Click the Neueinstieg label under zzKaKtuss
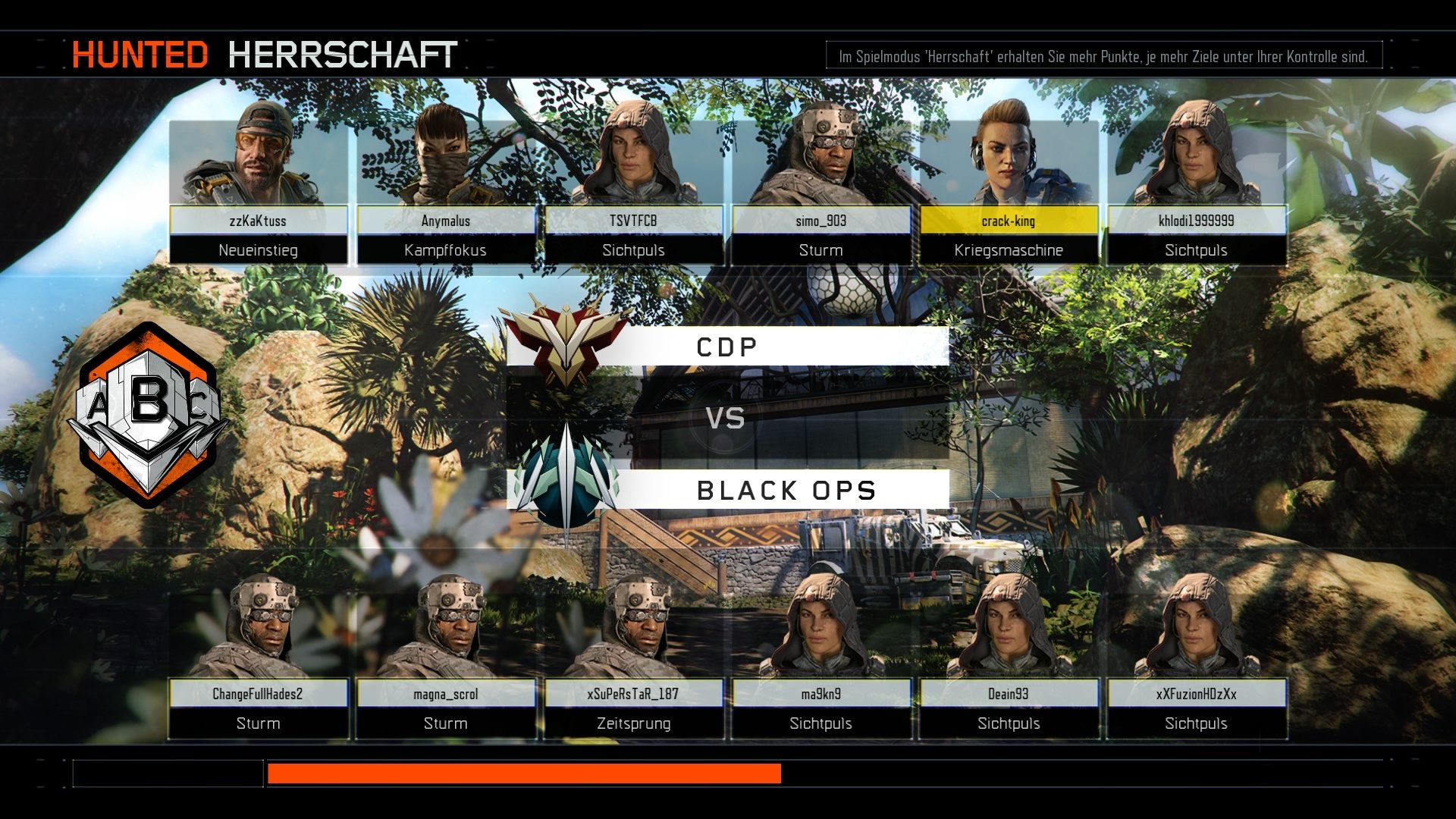Viewport: 1456px width, 819px height. (258, 249)
